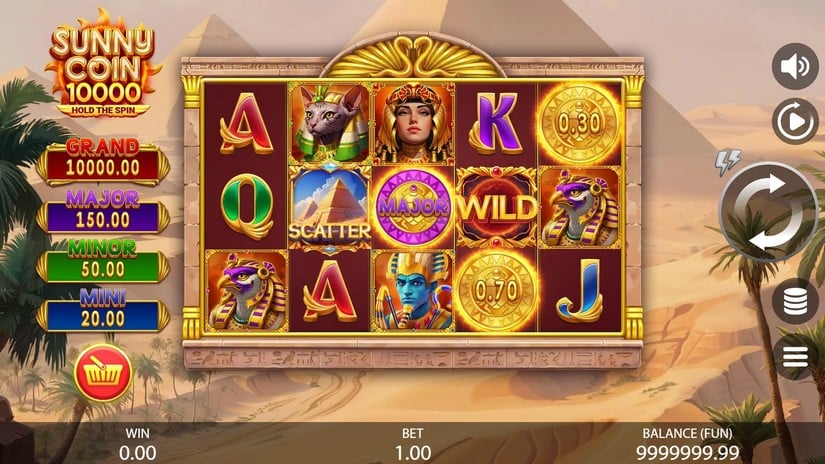
Task: Spin the reels with the circular arrows button
Action: pyautogui.click(x=768, y=211)
